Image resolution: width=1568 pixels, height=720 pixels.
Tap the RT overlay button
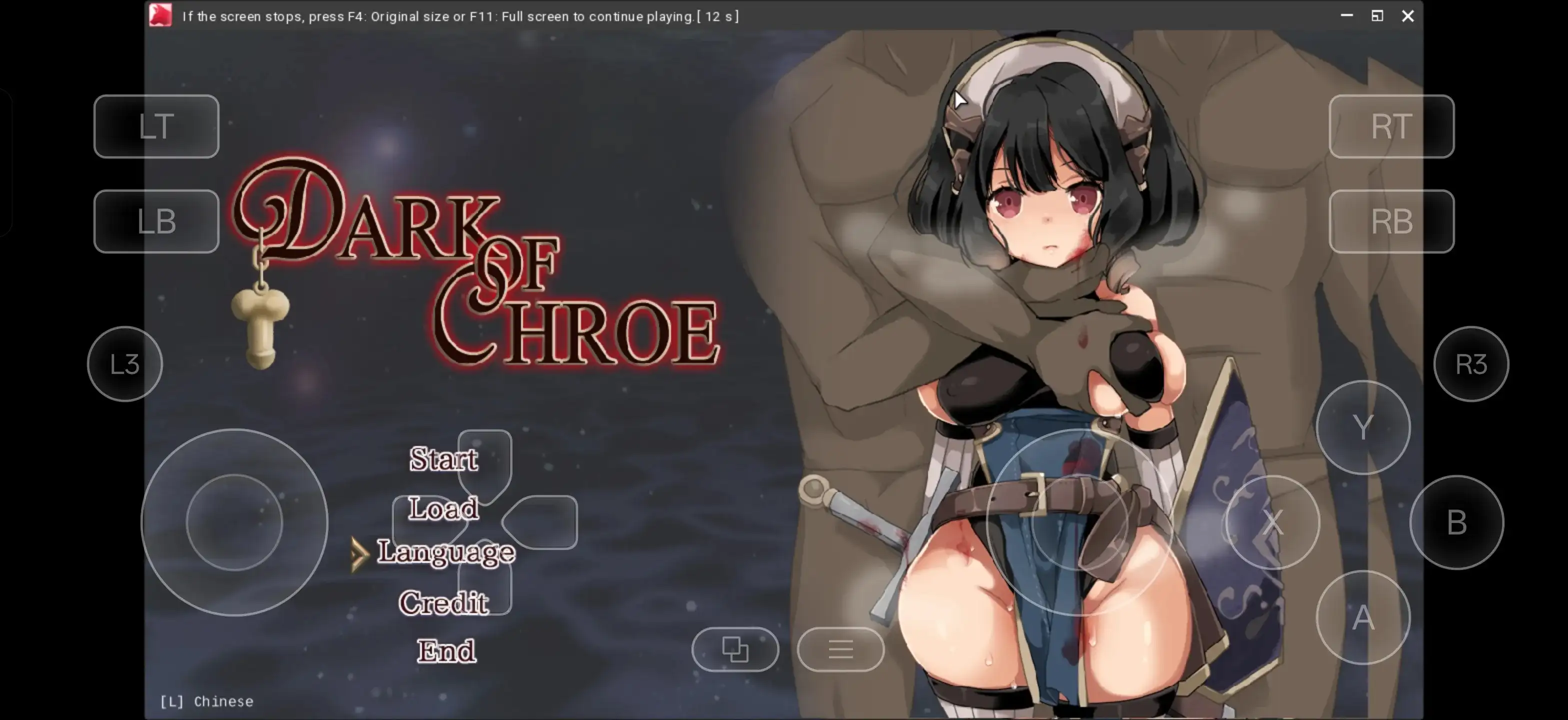(1391, 126)
